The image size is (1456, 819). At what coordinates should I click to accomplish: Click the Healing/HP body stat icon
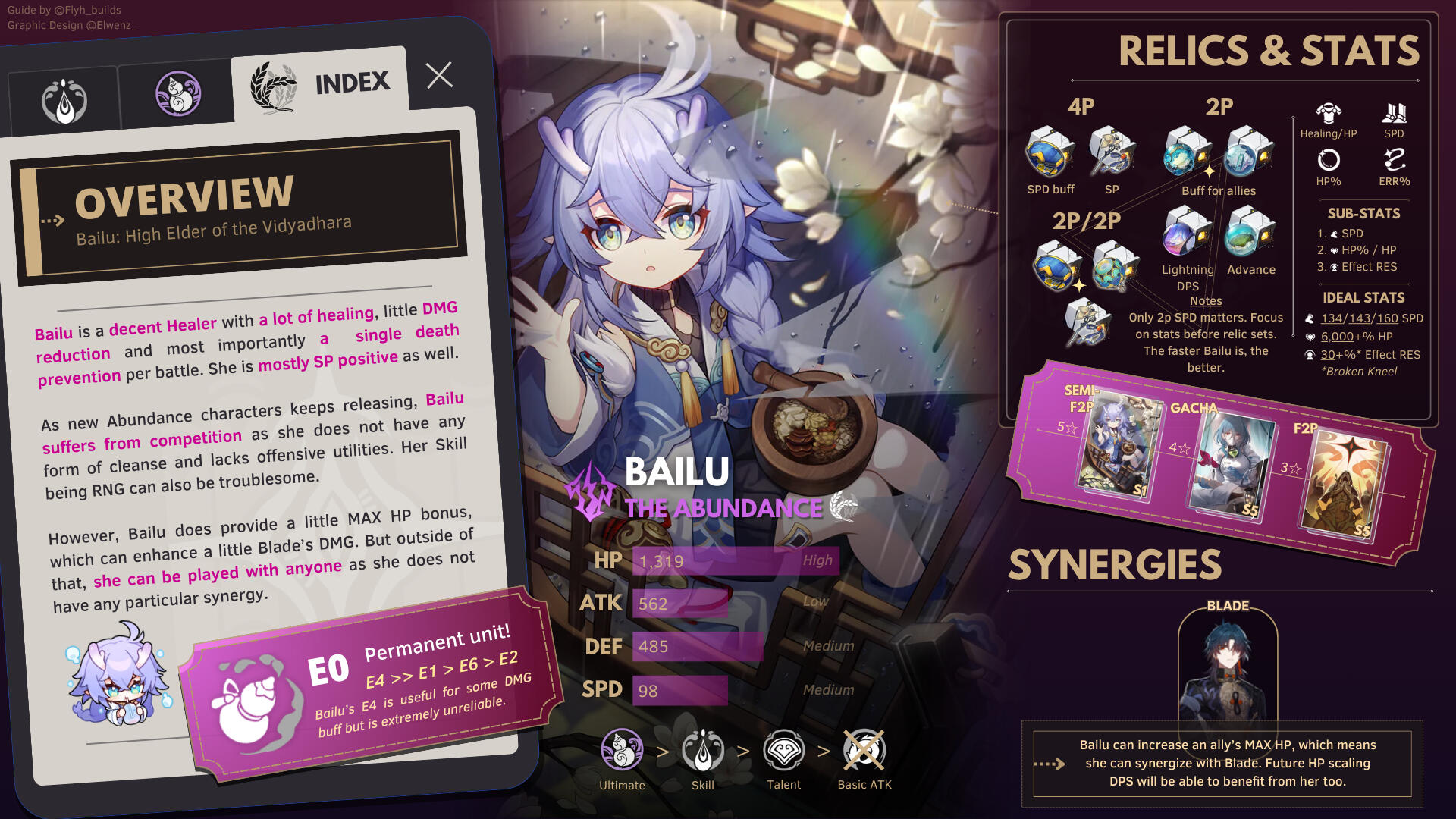coord(1329,115)
